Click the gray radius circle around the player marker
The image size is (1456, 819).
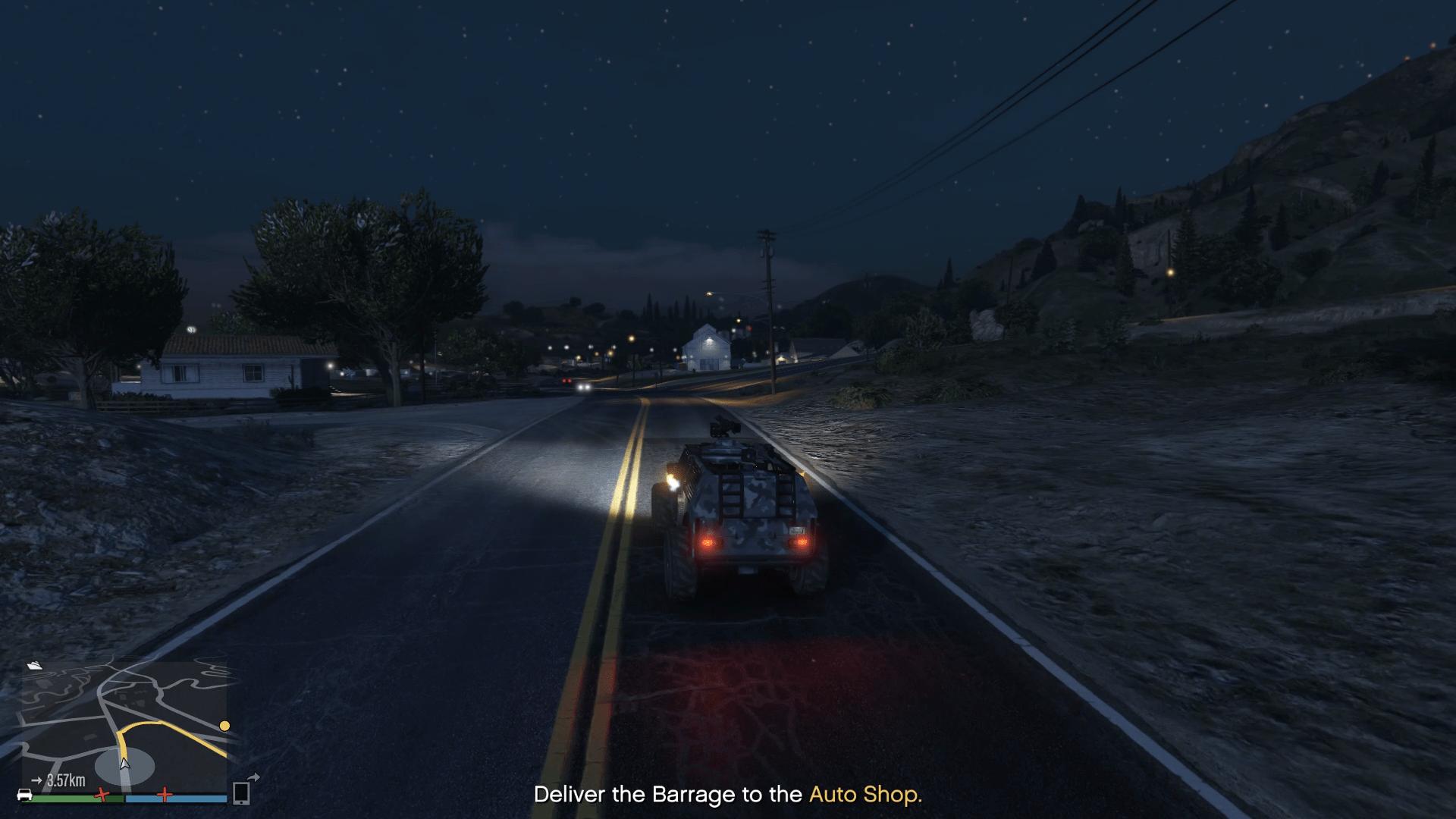coord(102,764)
